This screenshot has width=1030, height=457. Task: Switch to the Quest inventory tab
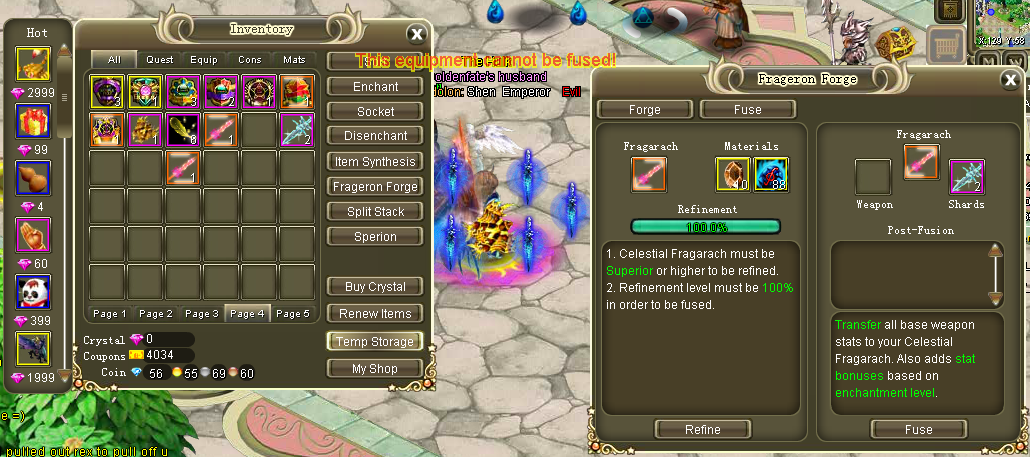click(x=160, y=60)
